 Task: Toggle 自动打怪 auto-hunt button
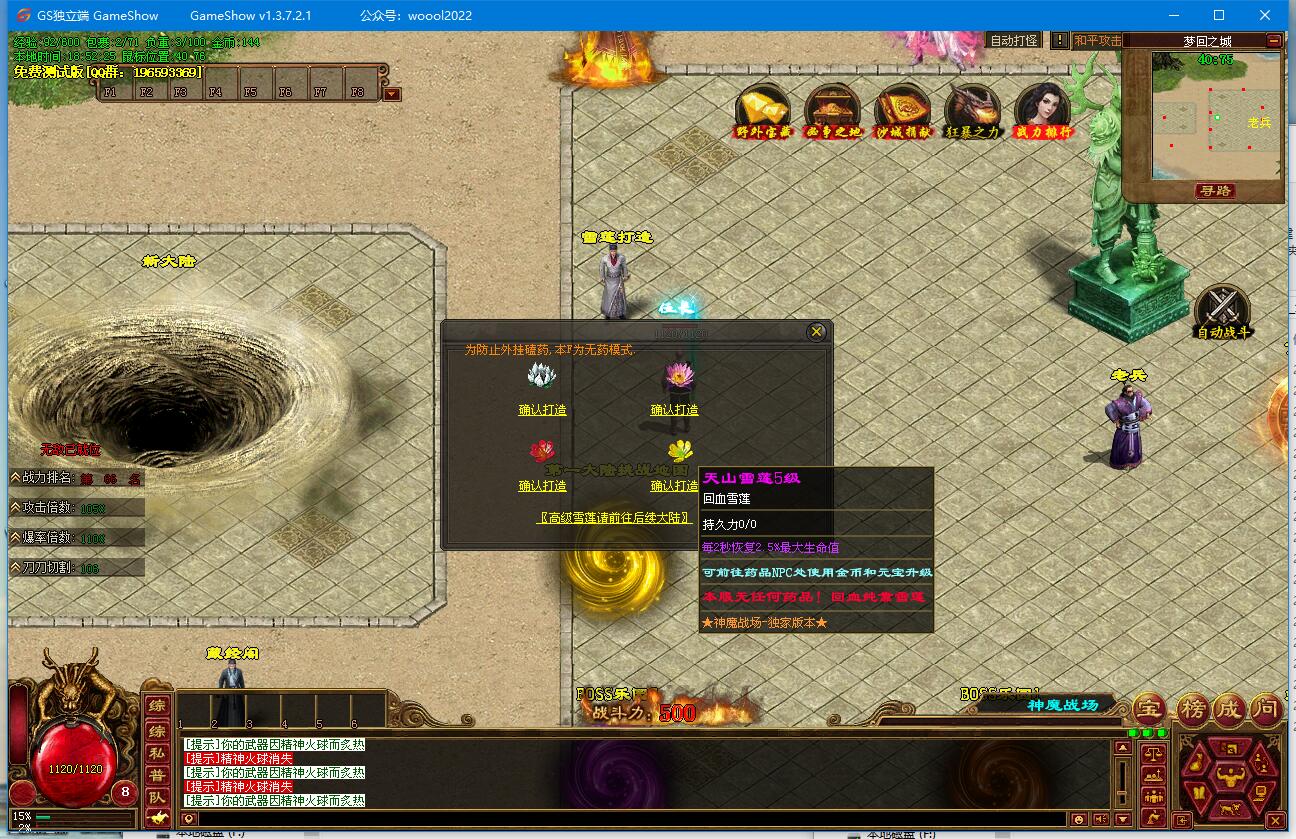click(x=1013, y=41)
